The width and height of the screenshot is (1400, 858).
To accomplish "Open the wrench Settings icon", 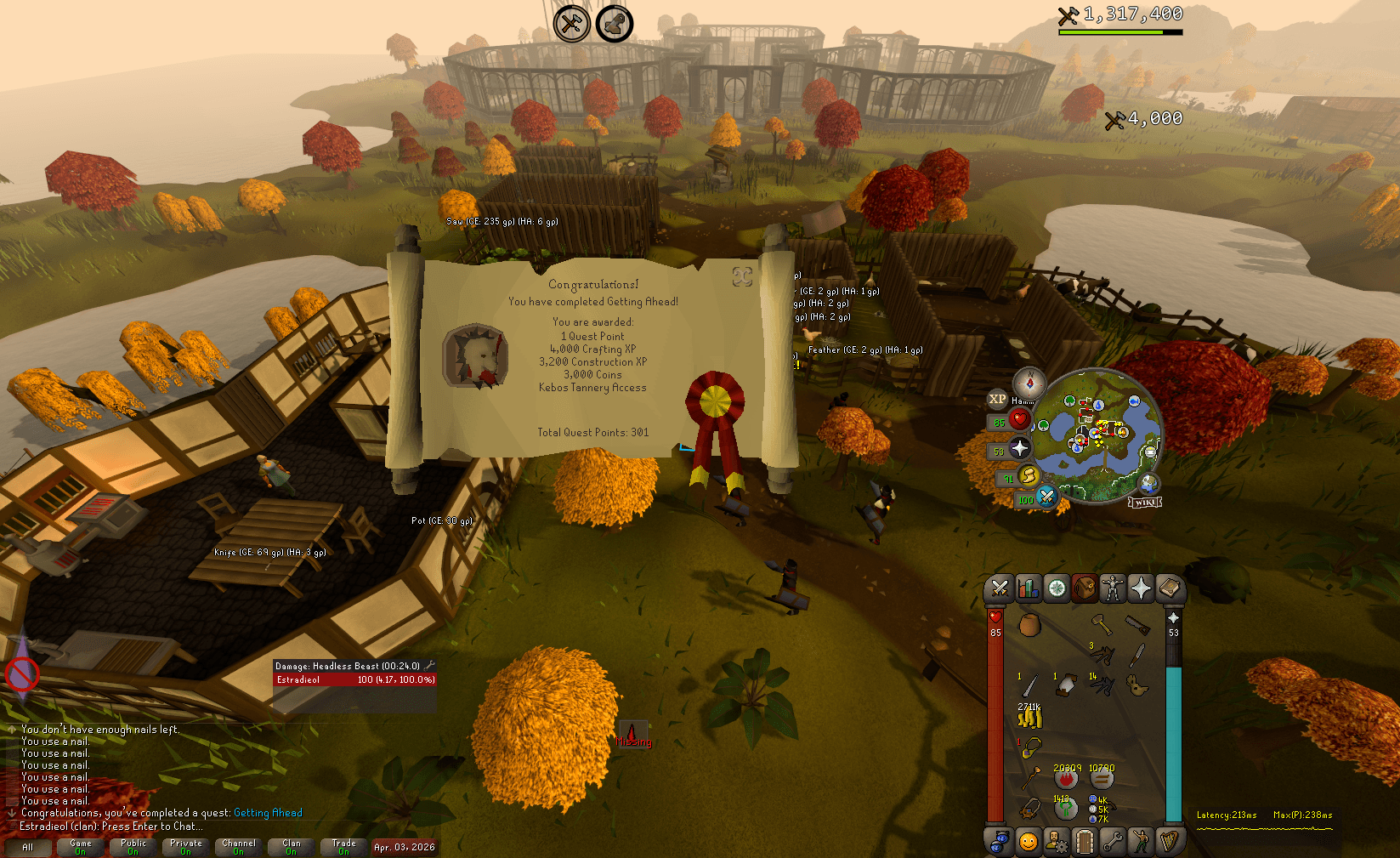I will [1114, 840].
